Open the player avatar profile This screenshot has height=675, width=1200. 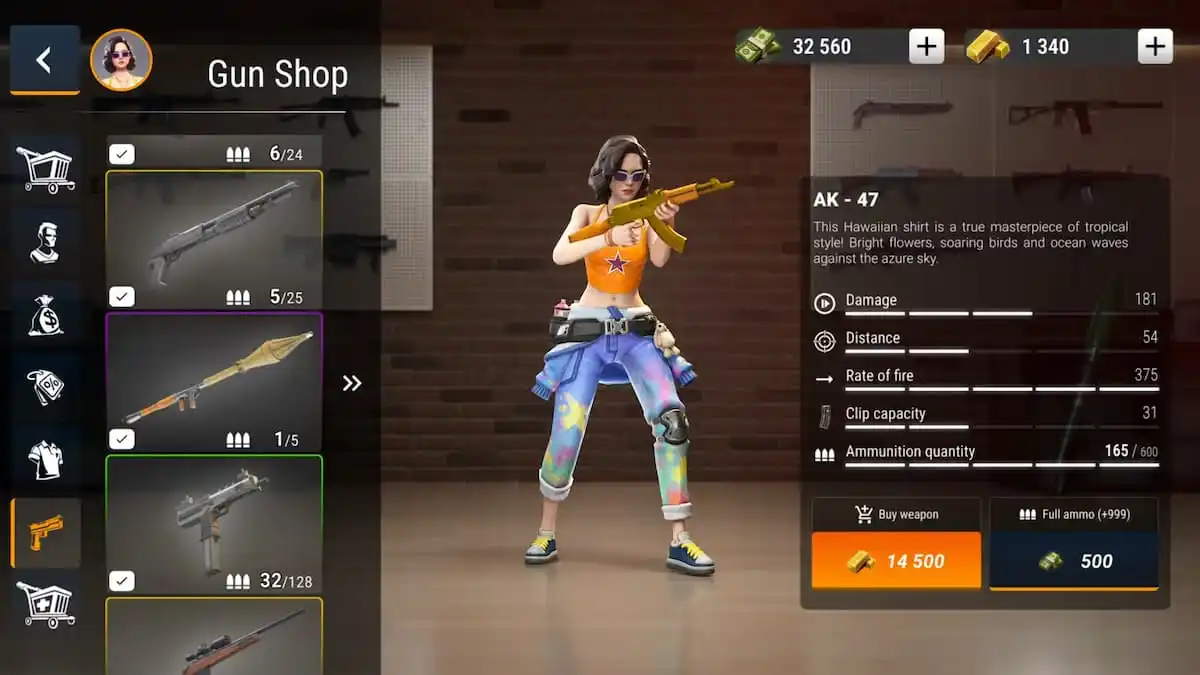click(121, 60)
